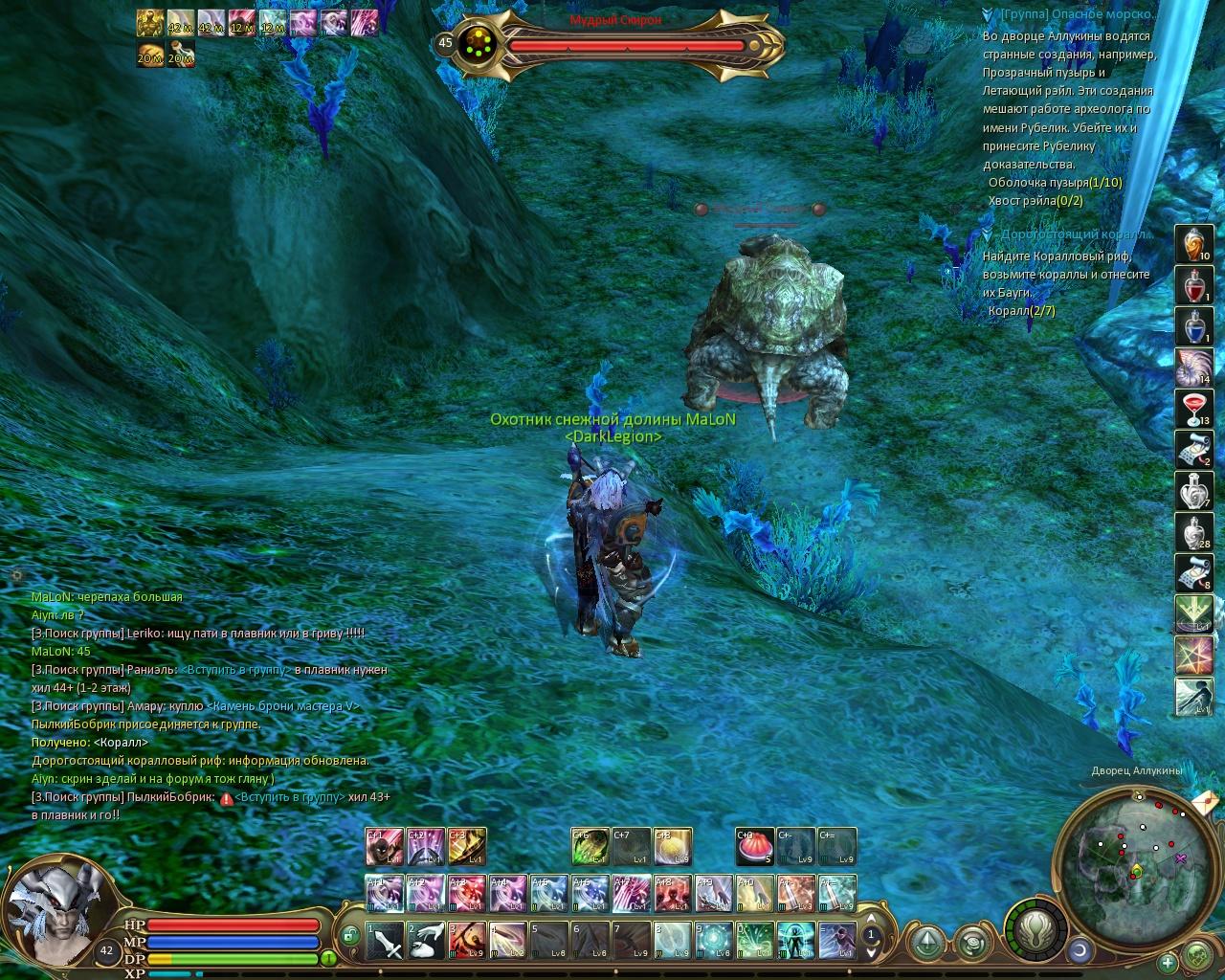The width and height of the screenshot is (1225, 980).
Task: Toggle the hotbar lock padlock icon
Action: point(350,935)
